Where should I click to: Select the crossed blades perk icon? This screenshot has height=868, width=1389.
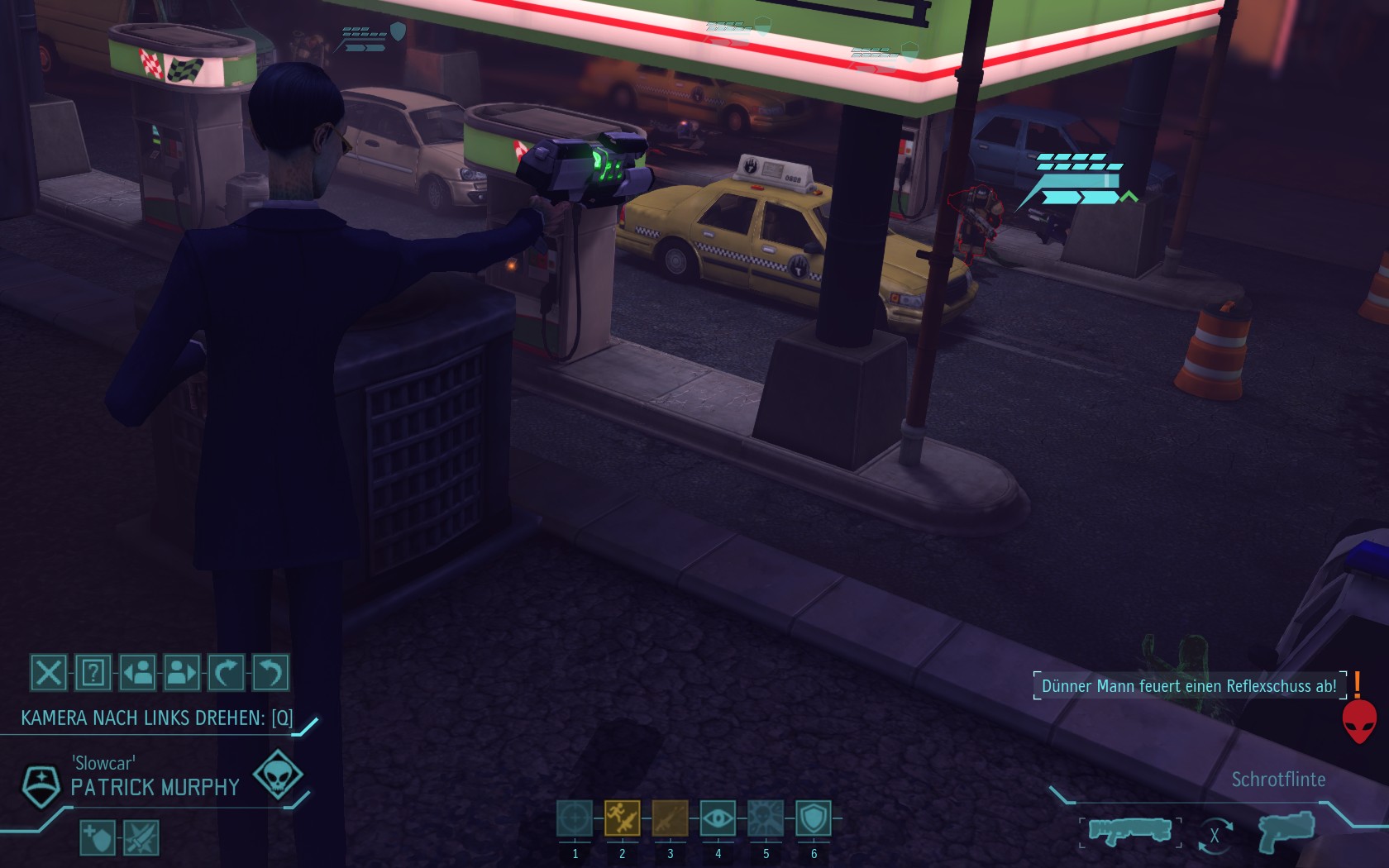141,838
